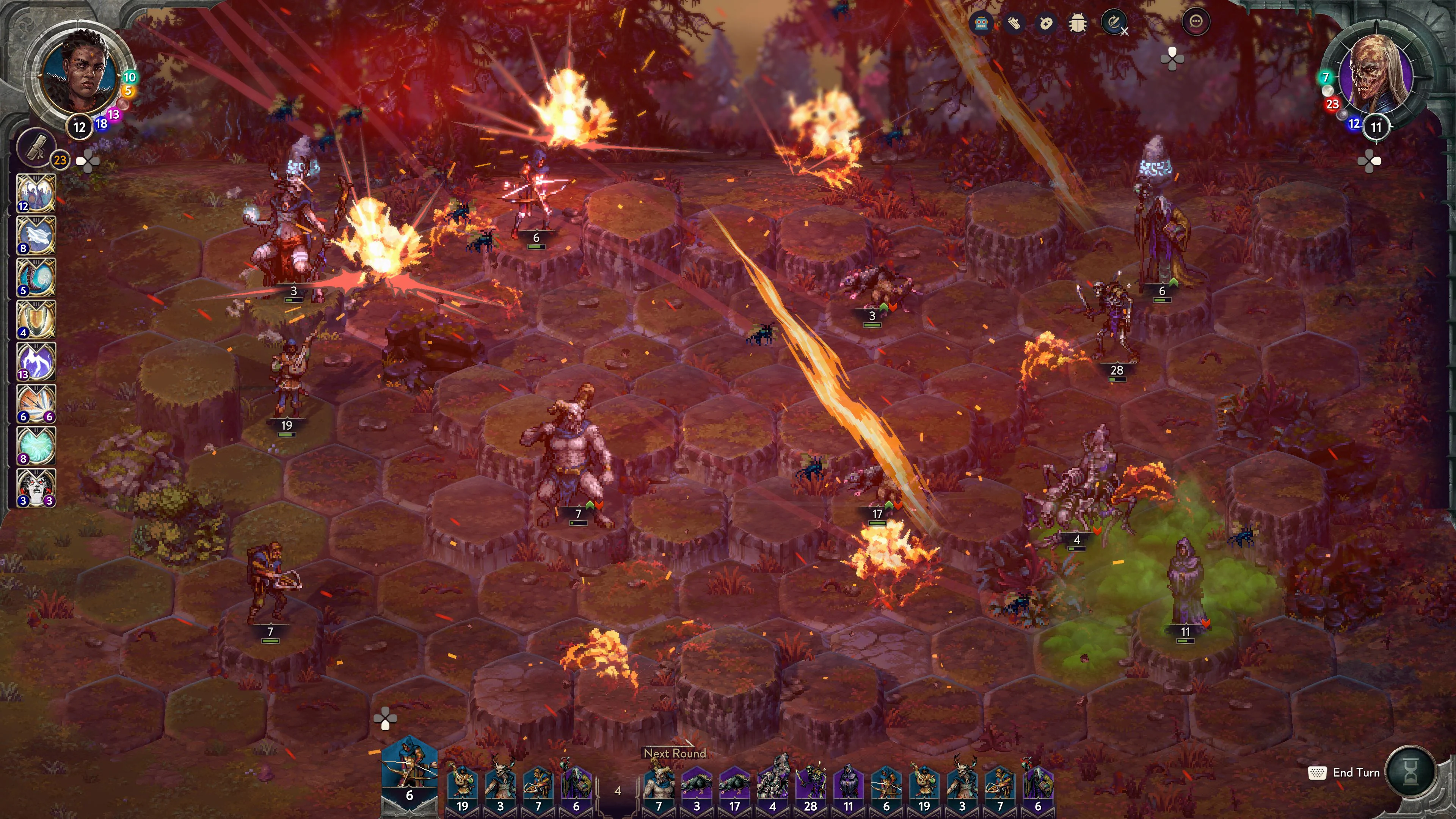Open the gamepad controller toolbar icon
This screenshot has width=1456, height=819.
1046,23
